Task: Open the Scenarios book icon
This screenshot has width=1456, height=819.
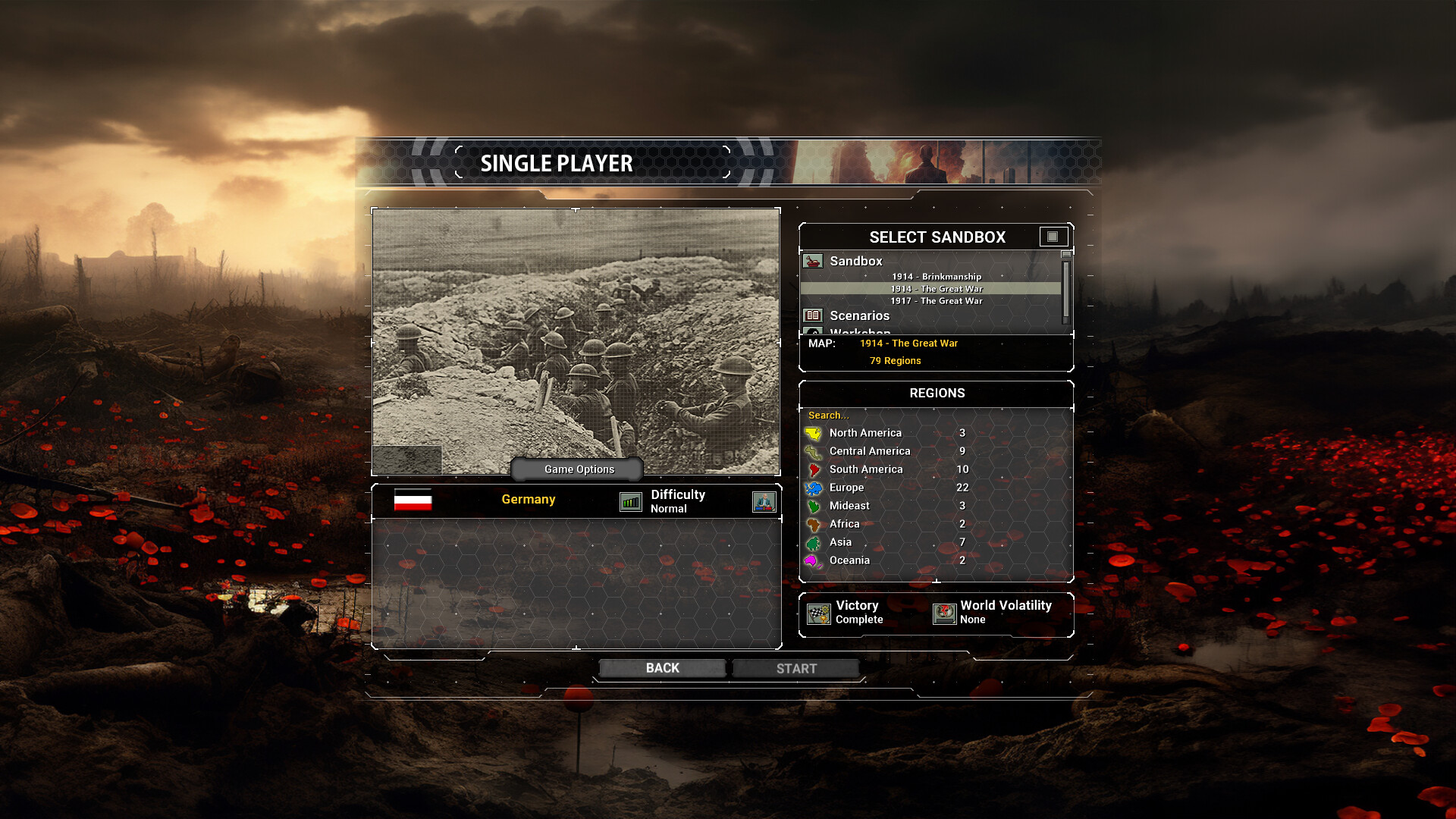Action: click(813, 315)
